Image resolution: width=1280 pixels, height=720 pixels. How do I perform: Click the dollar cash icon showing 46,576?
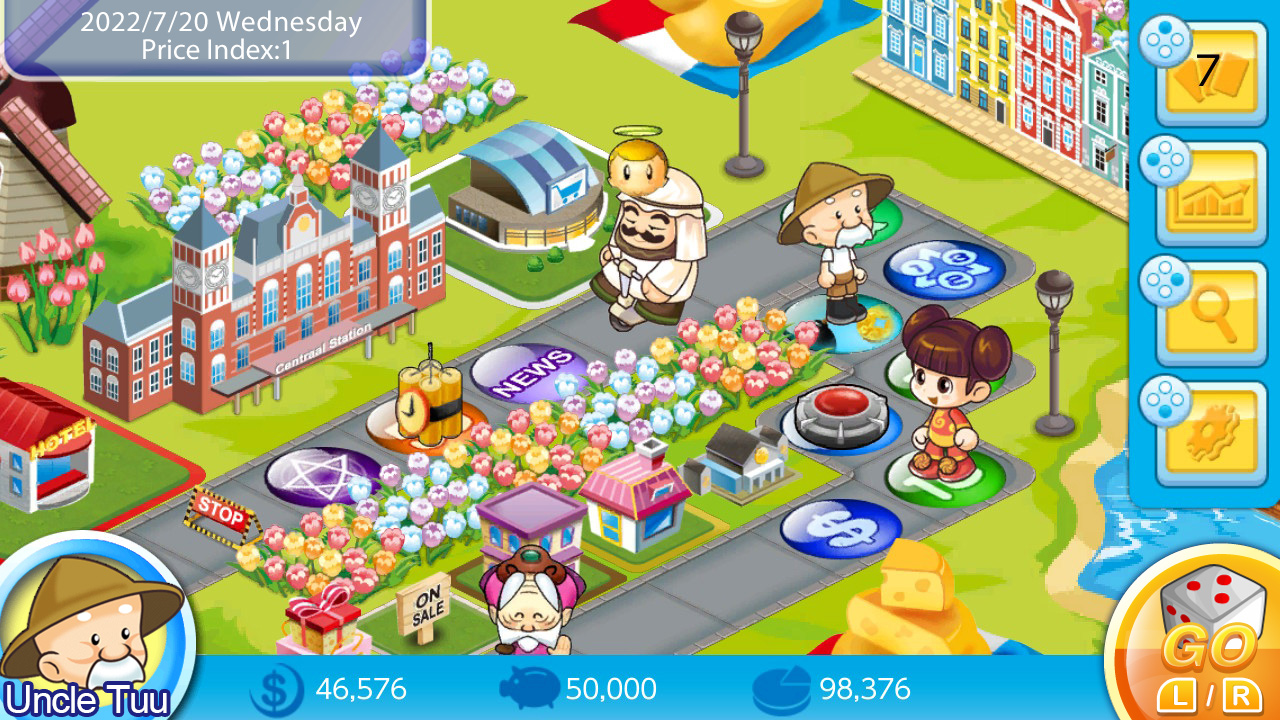[271, 688]
